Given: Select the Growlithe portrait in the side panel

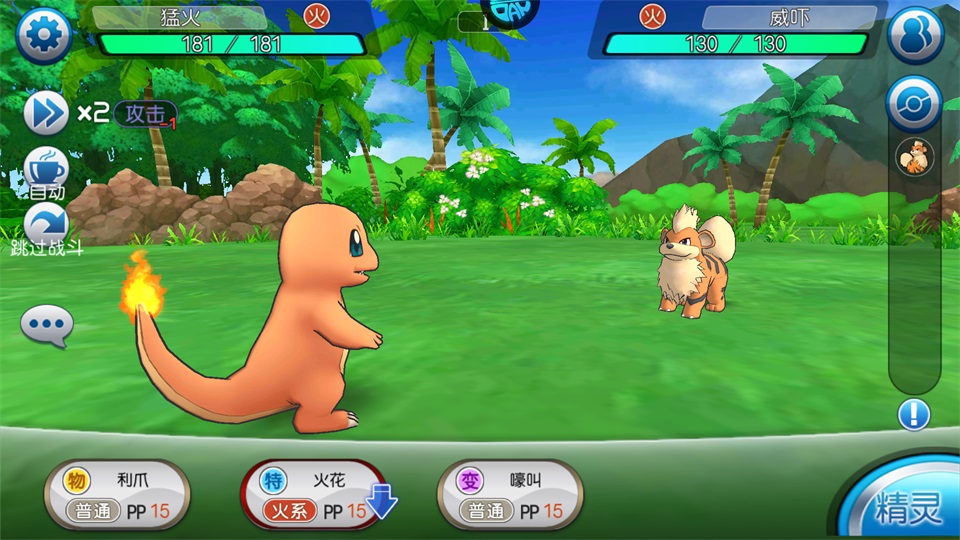Looking at the screenshot, I should coord(914,158).
